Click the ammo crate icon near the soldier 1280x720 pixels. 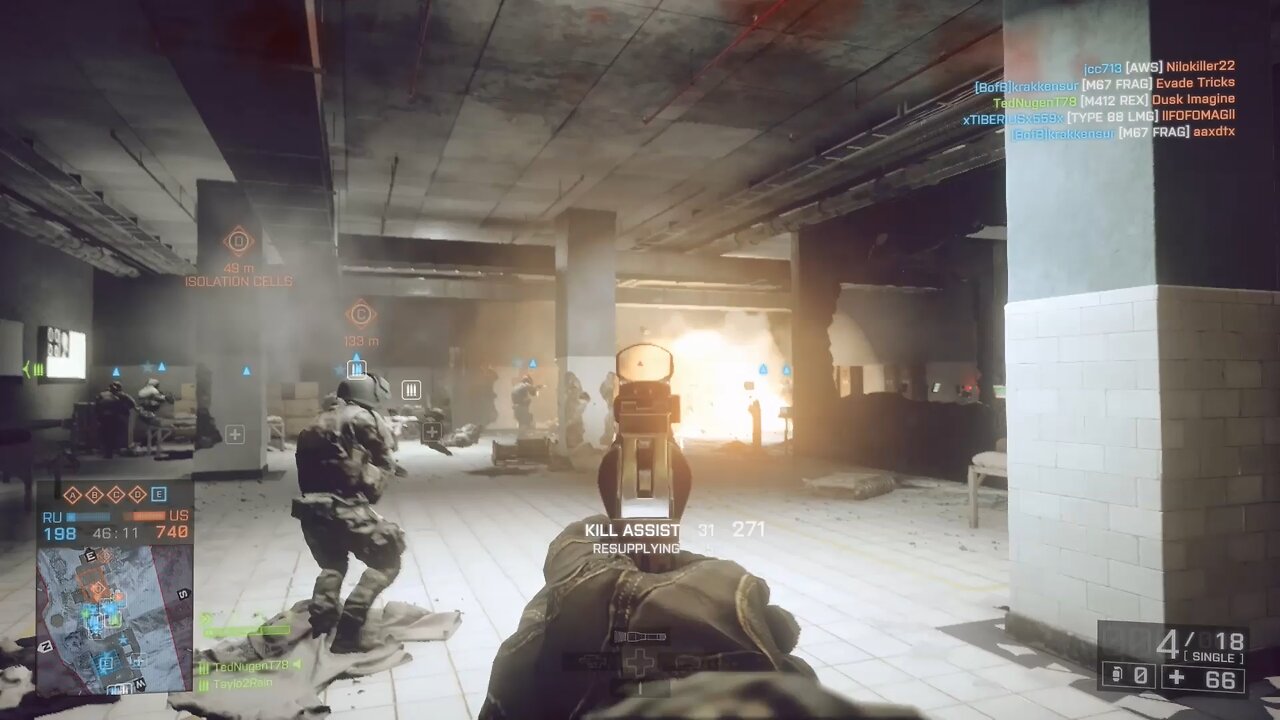[411, 390]
